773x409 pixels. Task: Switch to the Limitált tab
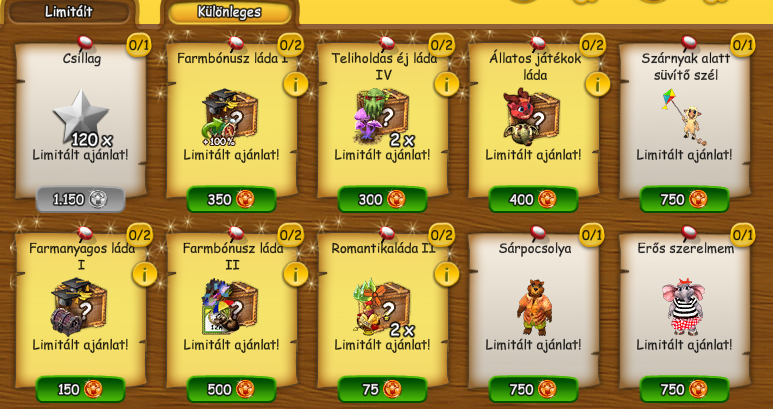[x=68, y=12]
